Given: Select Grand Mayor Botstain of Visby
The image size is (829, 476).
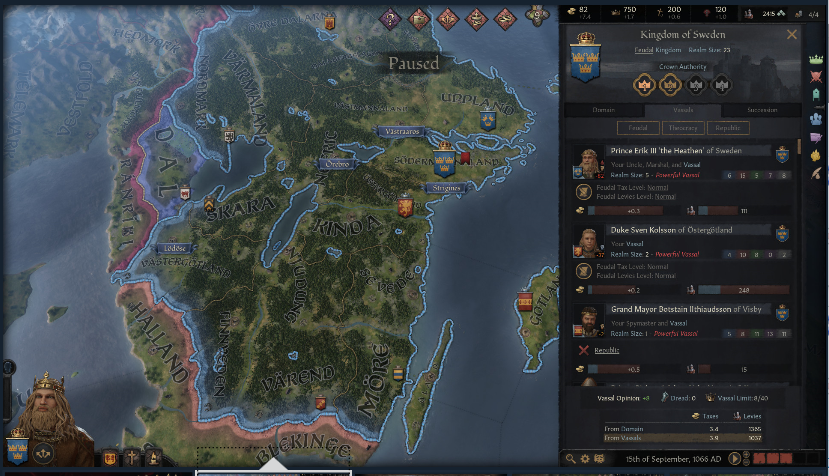Looking at the screenshot, I should tap(672, 309).
